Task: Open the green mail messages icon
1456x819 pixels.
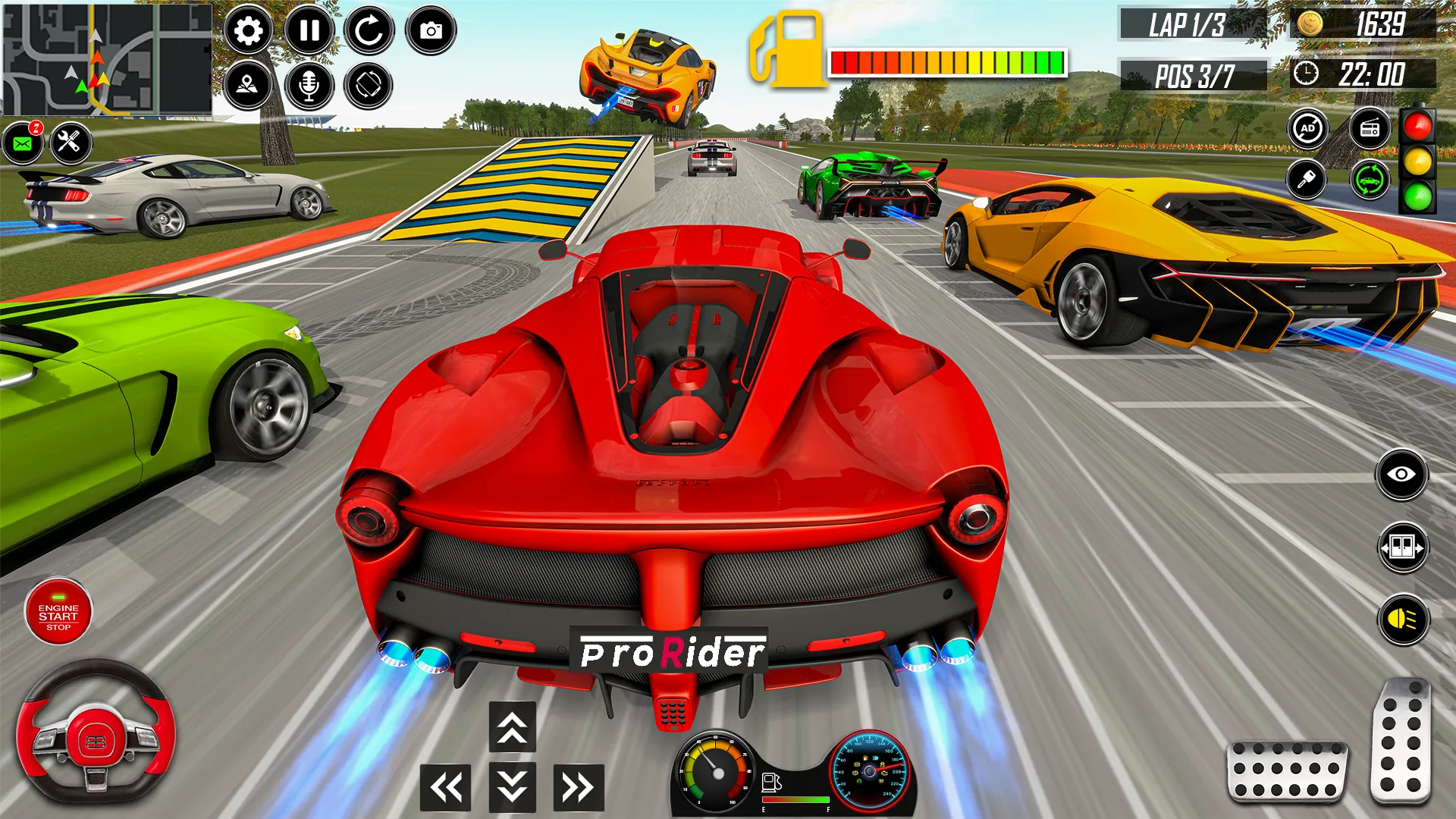Action: coord(23,143)
